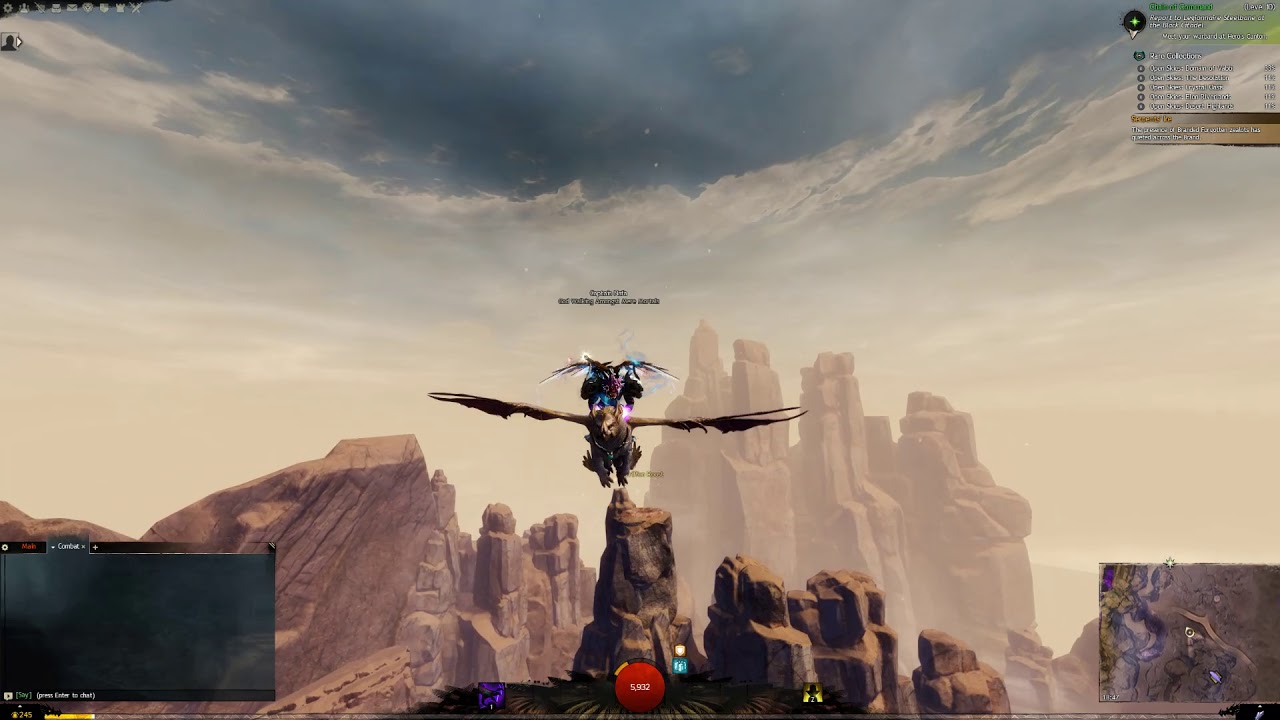1280x720 pixels.
Task: Switch to the Combat chat tab
Action: [68, 547]
